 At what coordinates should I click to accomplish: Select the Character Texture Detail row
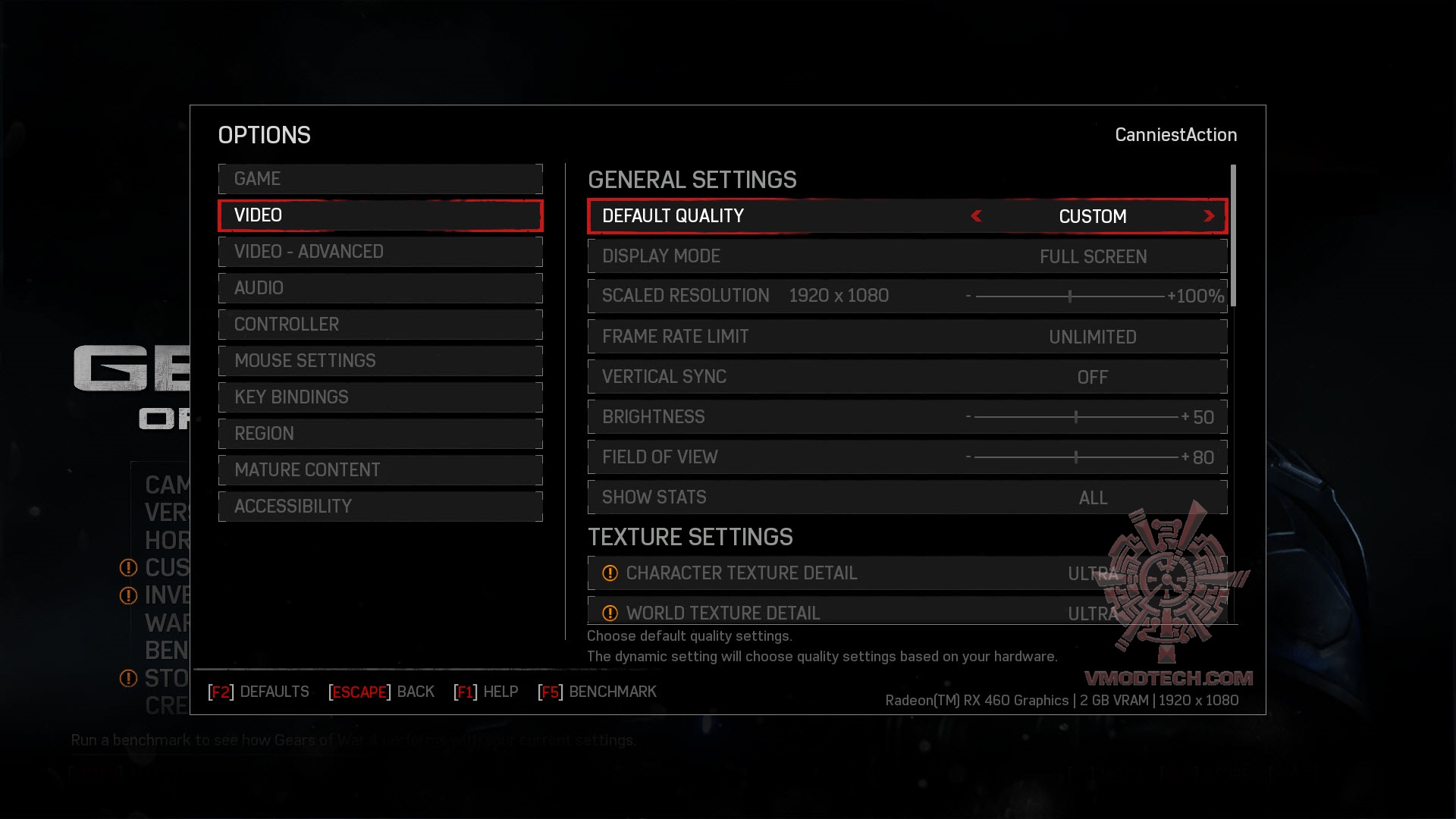click(907, 573)
